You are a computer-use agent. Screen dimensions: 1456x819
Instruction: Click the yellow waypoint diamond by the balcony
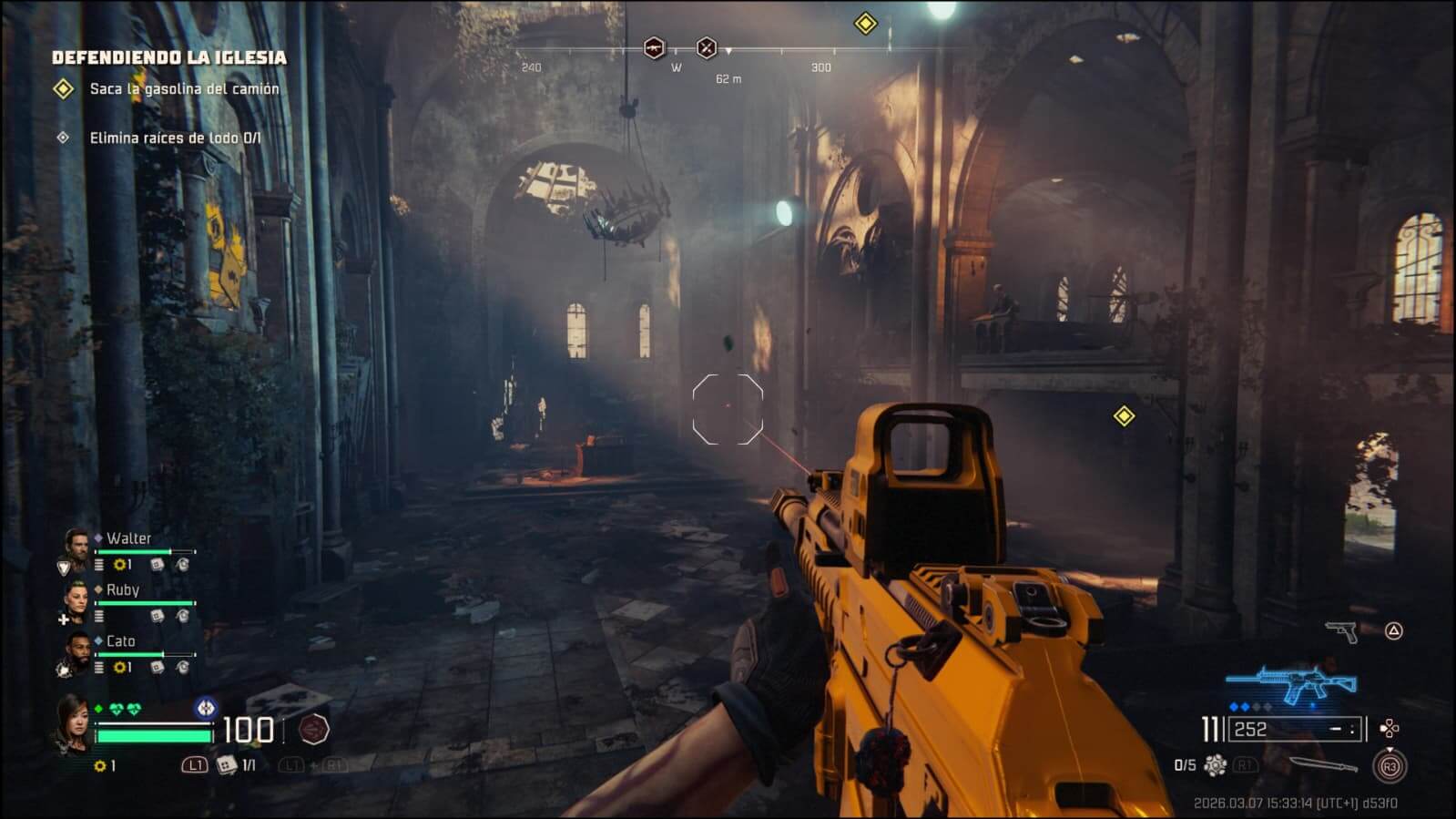1124,416
